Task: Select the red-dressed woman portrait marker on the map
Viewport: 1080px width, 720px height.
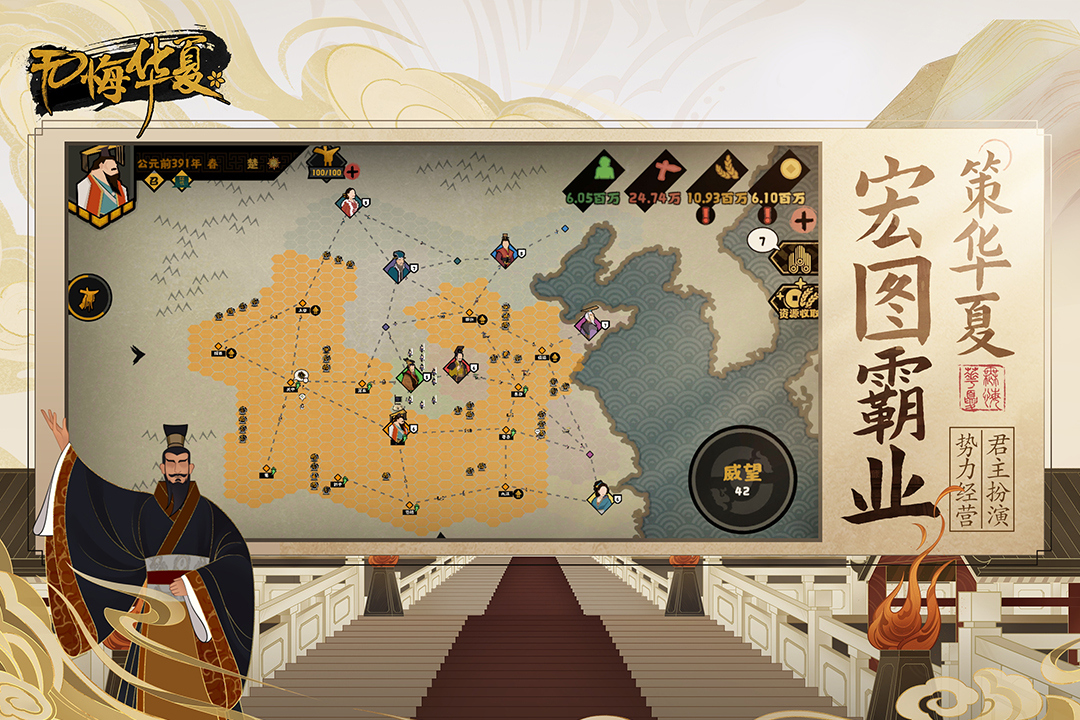Action: pos(349,204)
